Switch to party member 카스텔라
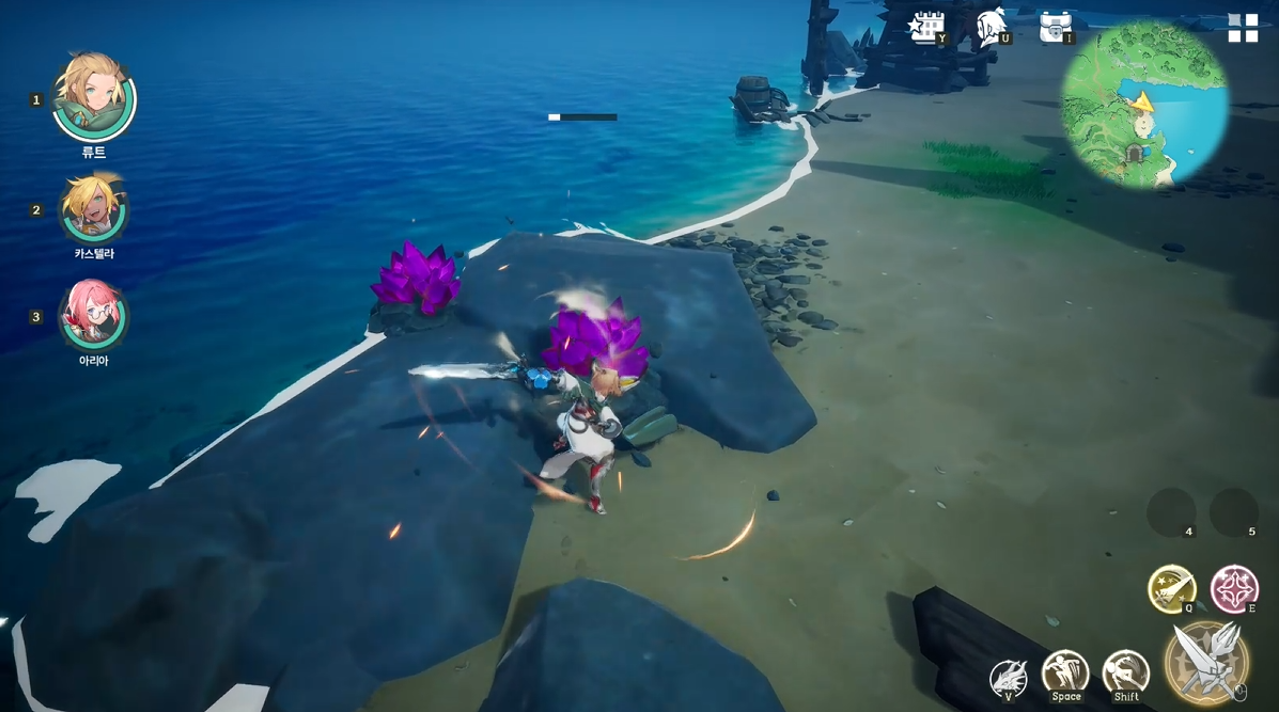 [x=93, y=208]
